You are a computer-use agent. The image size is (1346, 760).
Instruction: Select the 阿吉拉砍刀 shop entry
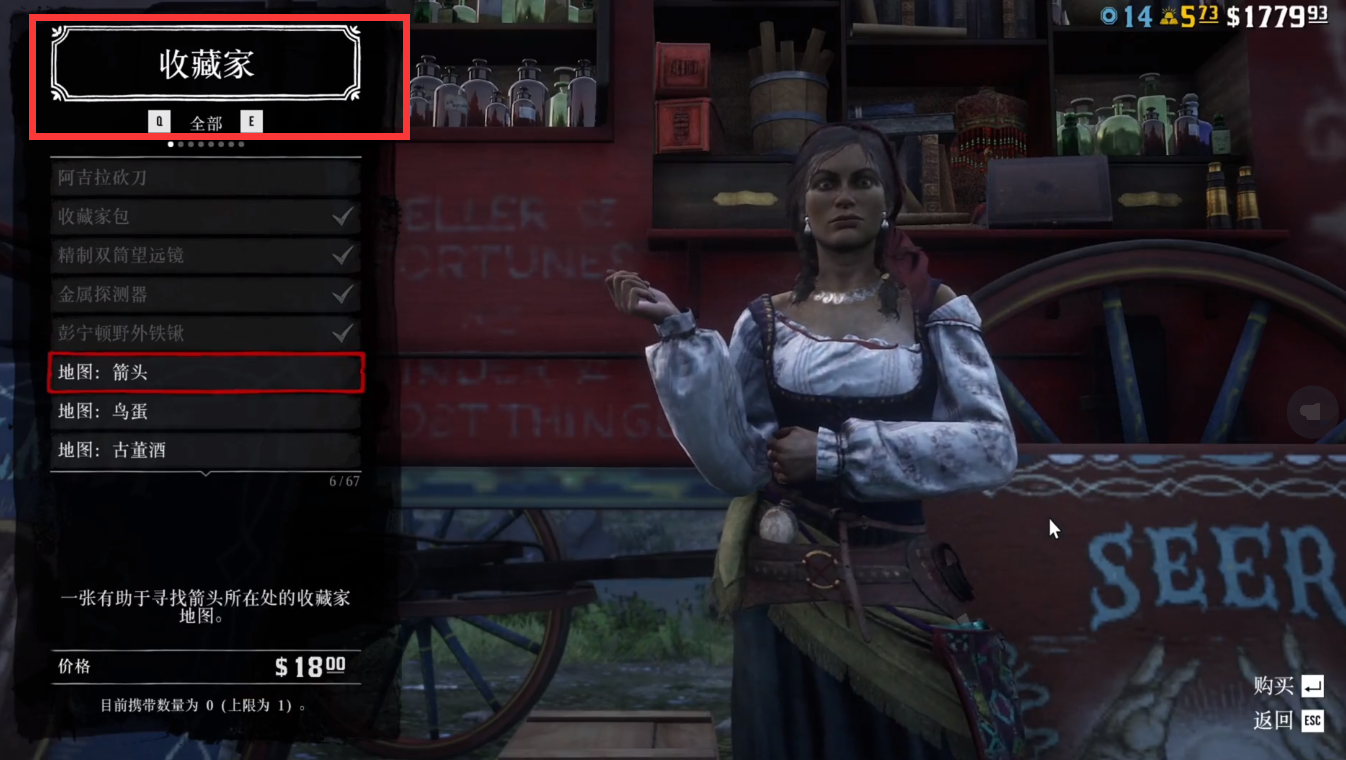(x=205, y=178)
